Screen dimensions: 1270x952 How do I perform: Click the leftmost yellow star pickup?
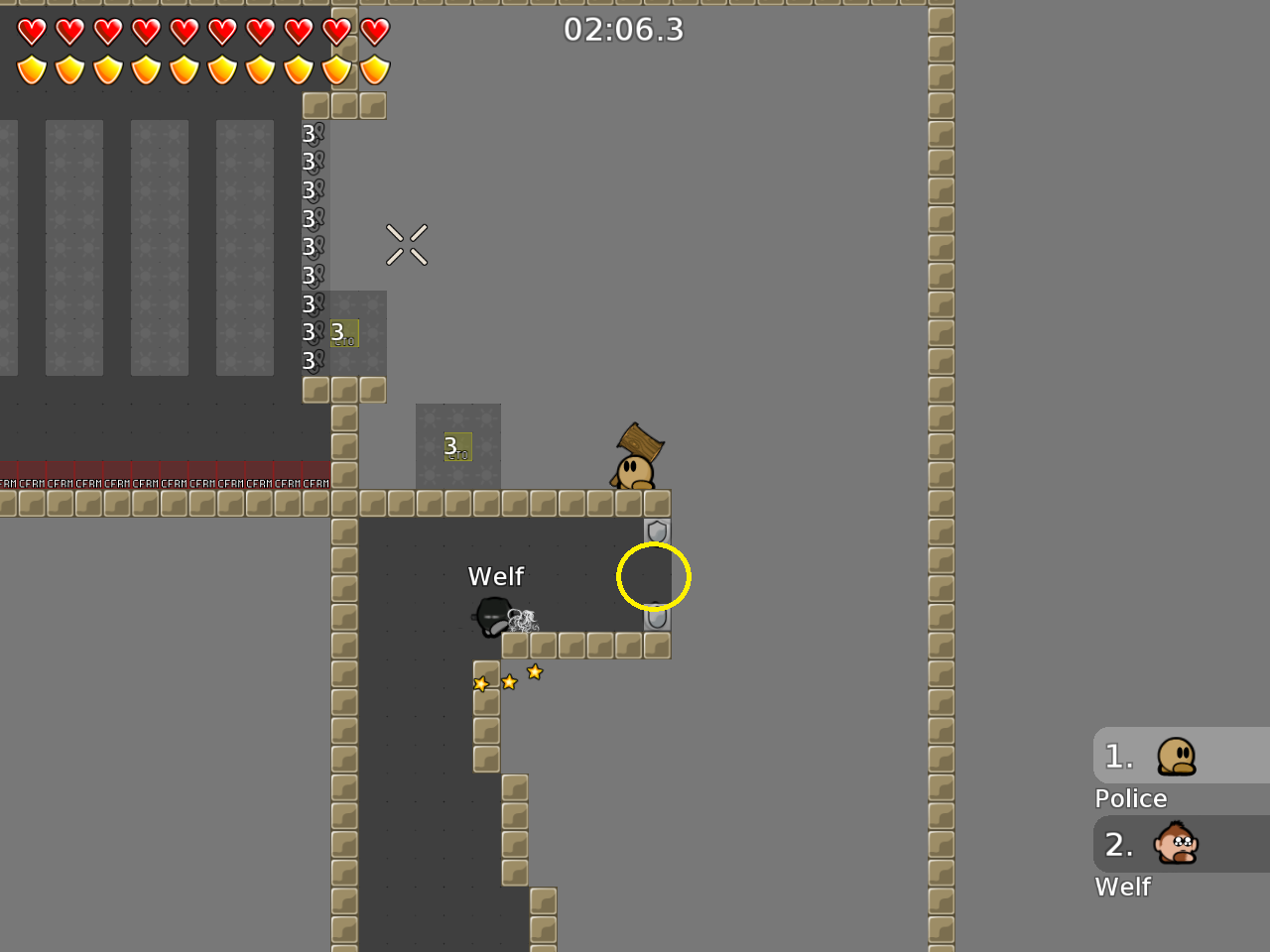[482, 682]
